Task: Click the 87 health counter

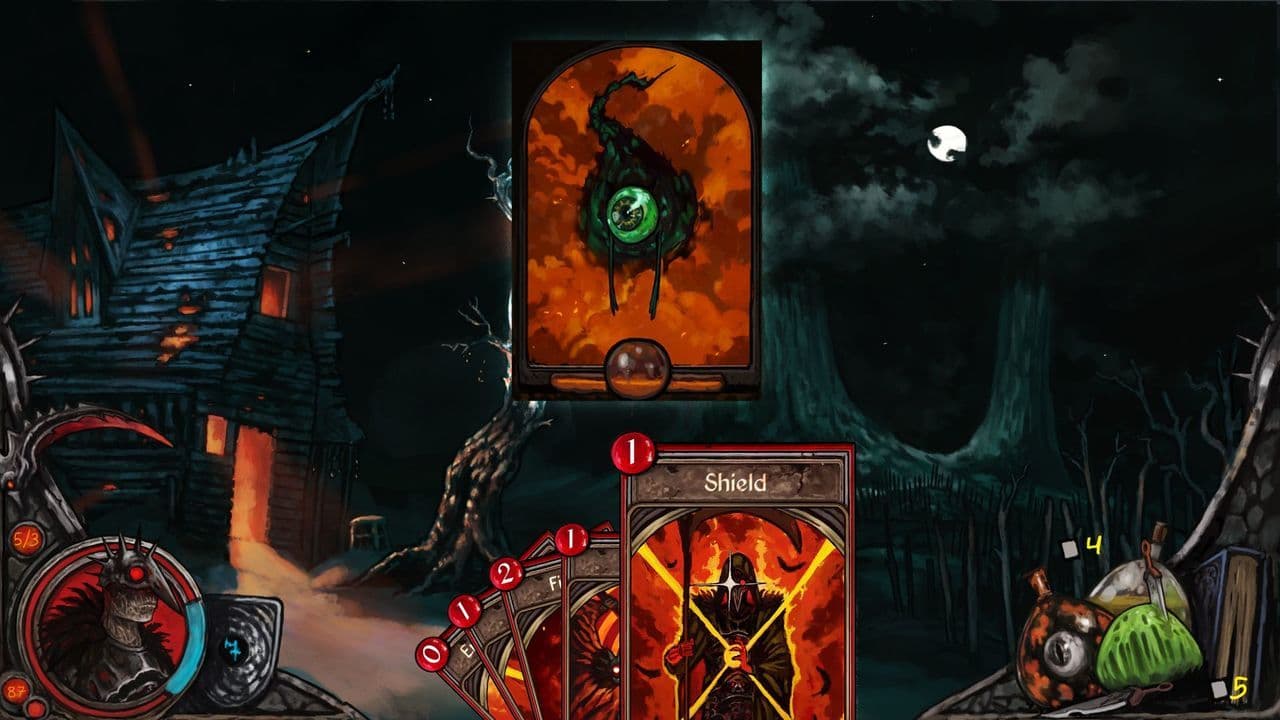Action: tap(15, 690)
